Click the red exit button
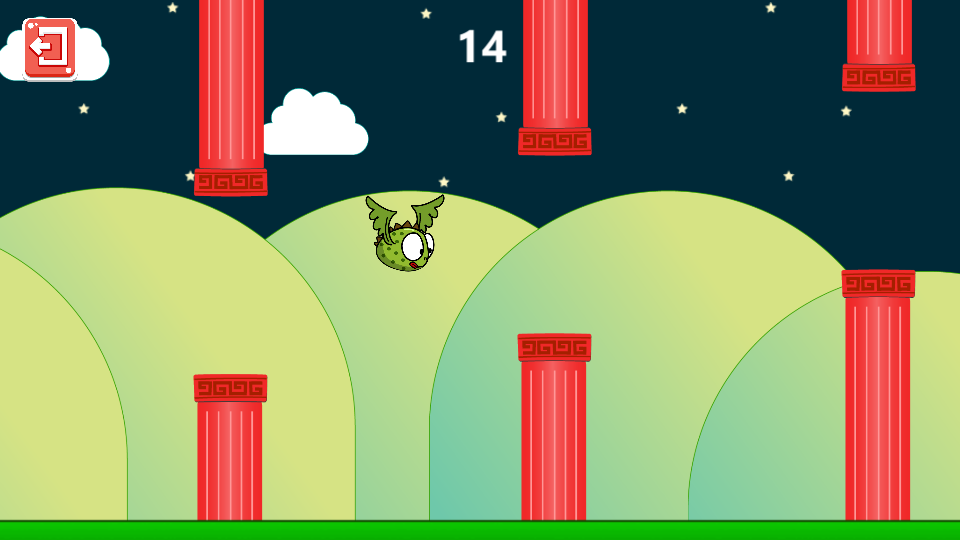This screenshot has height=540, width=960. [50, 47]
